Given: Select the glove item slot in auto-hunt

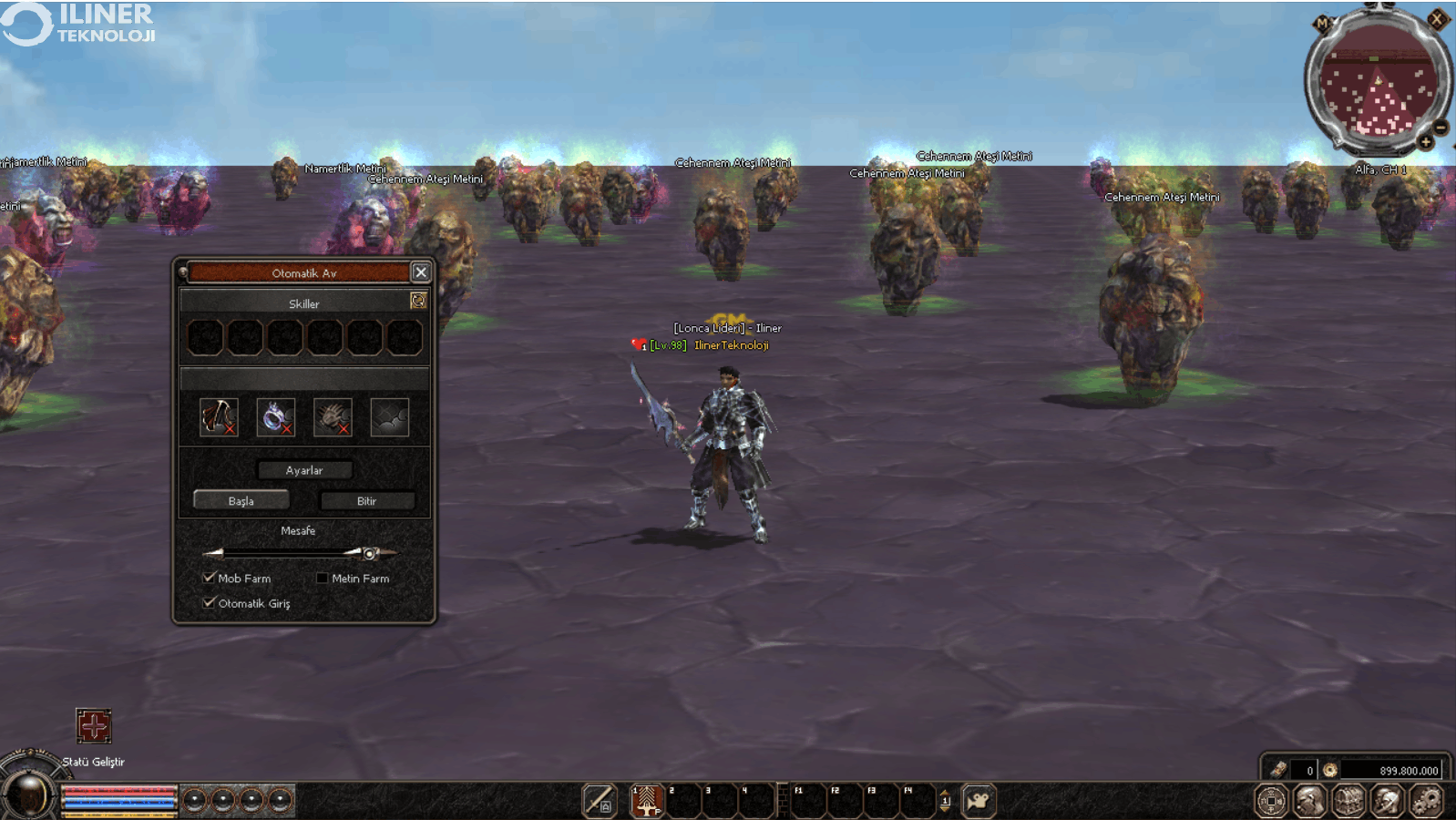Looking at the screenshot, I should coord(333,417).
